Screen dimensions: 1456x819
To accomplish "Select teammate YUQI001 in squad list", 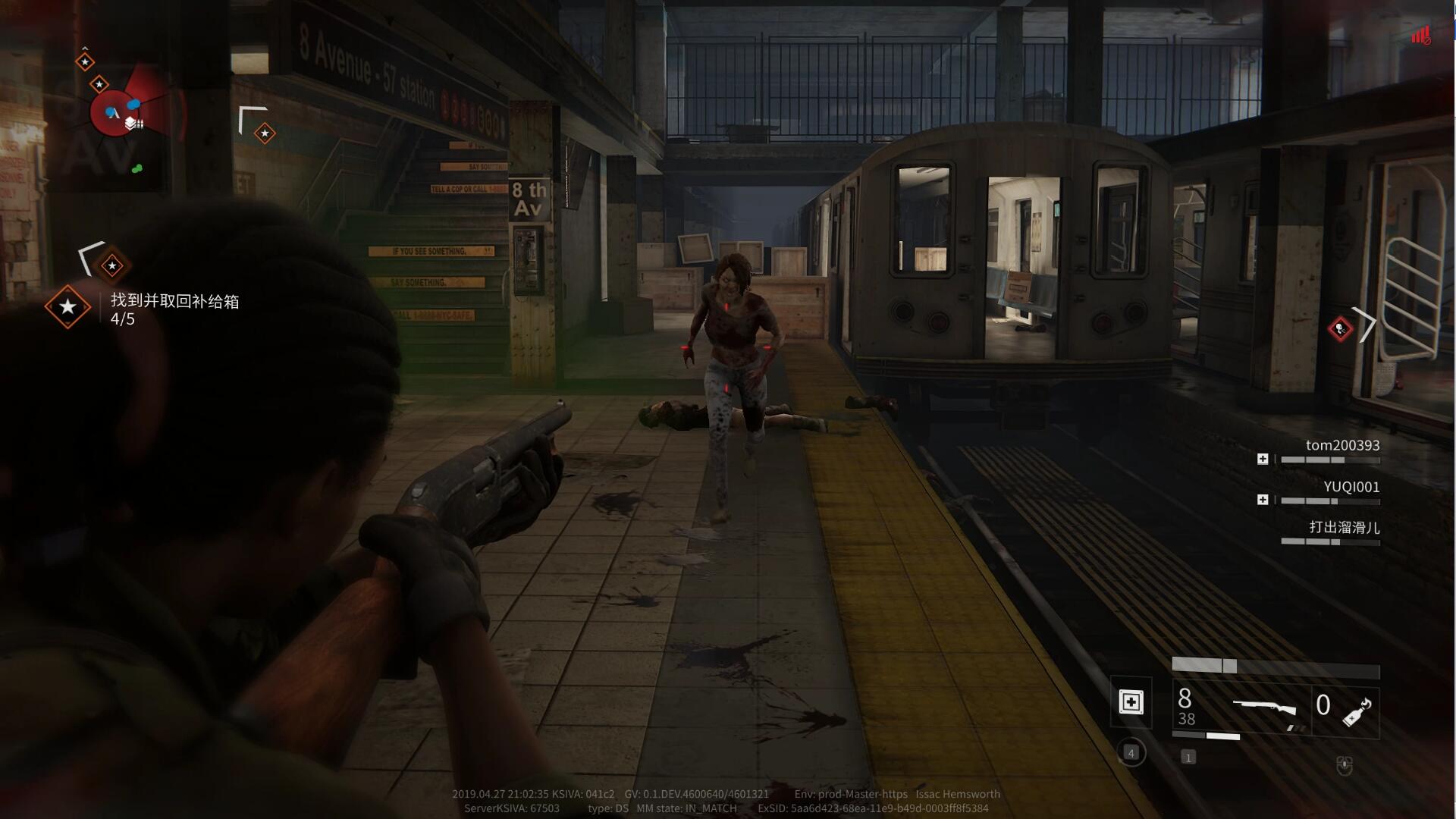I will coord(1351,487).
